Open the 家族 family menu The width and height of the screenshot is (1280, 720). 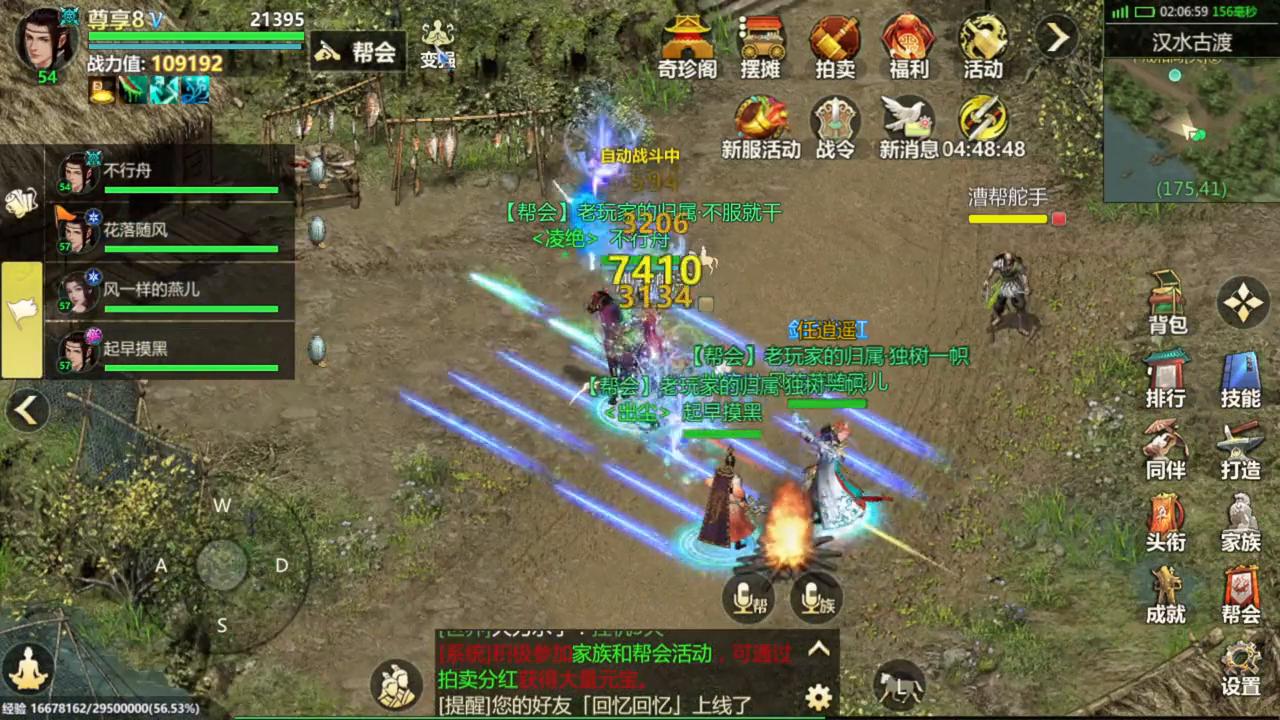[x=1241, y=522]
